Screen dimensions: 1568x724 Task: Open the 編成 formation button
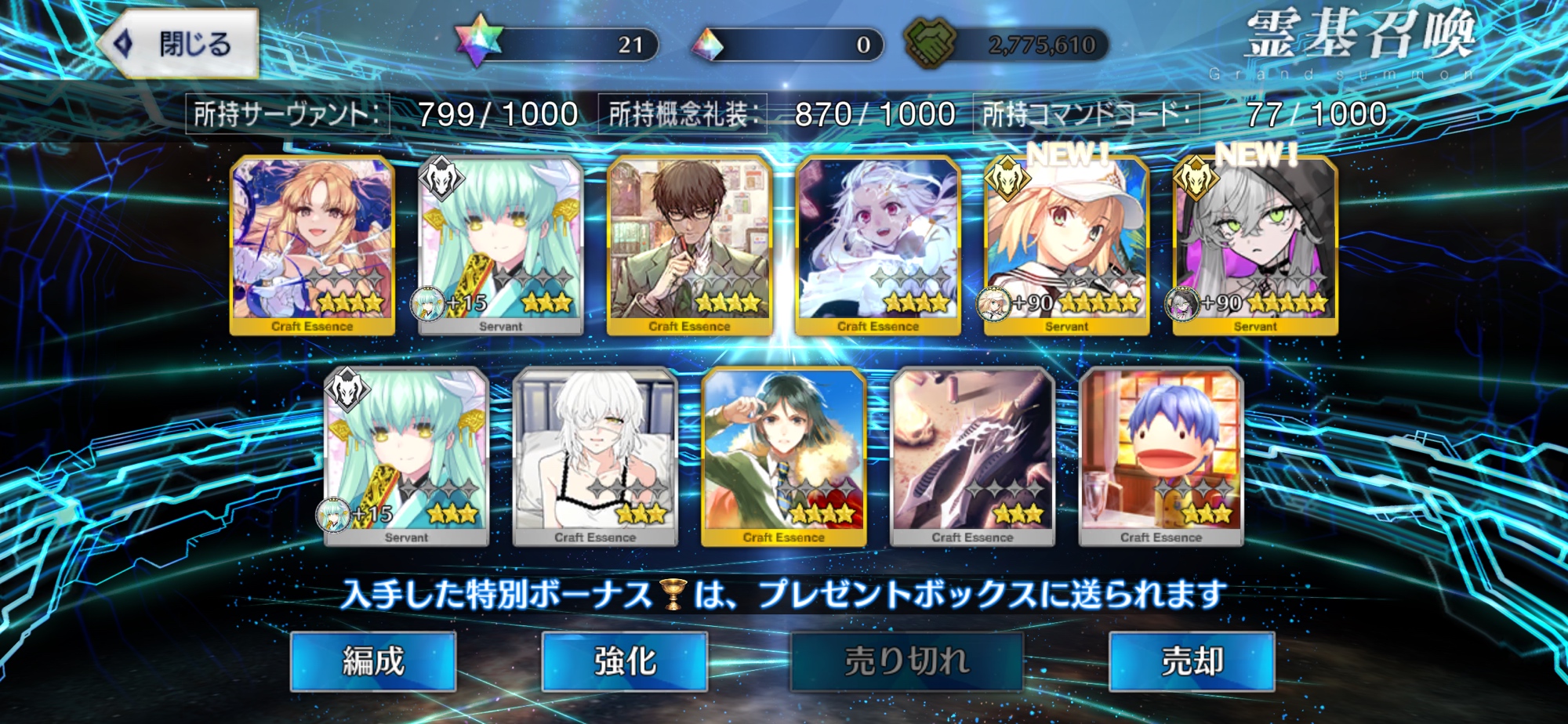point(373,661)
